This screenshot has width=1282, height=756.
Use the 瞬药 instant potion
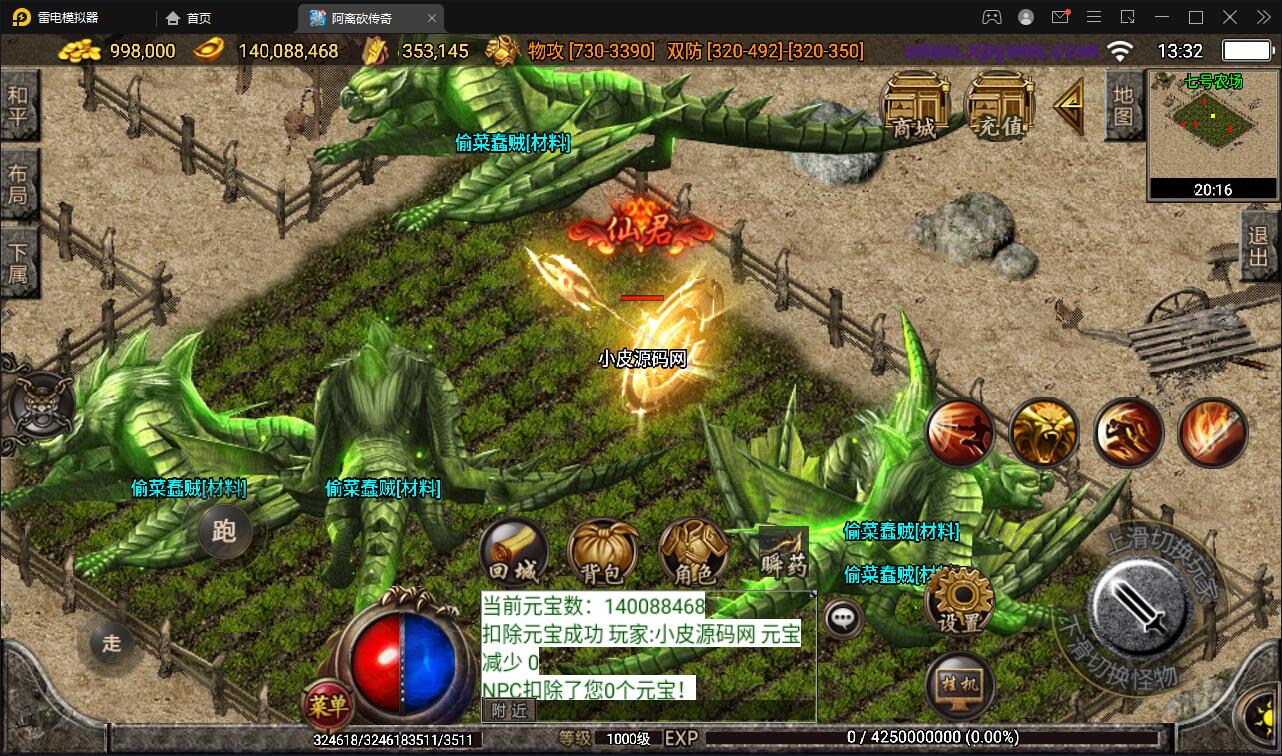point(783,553)
